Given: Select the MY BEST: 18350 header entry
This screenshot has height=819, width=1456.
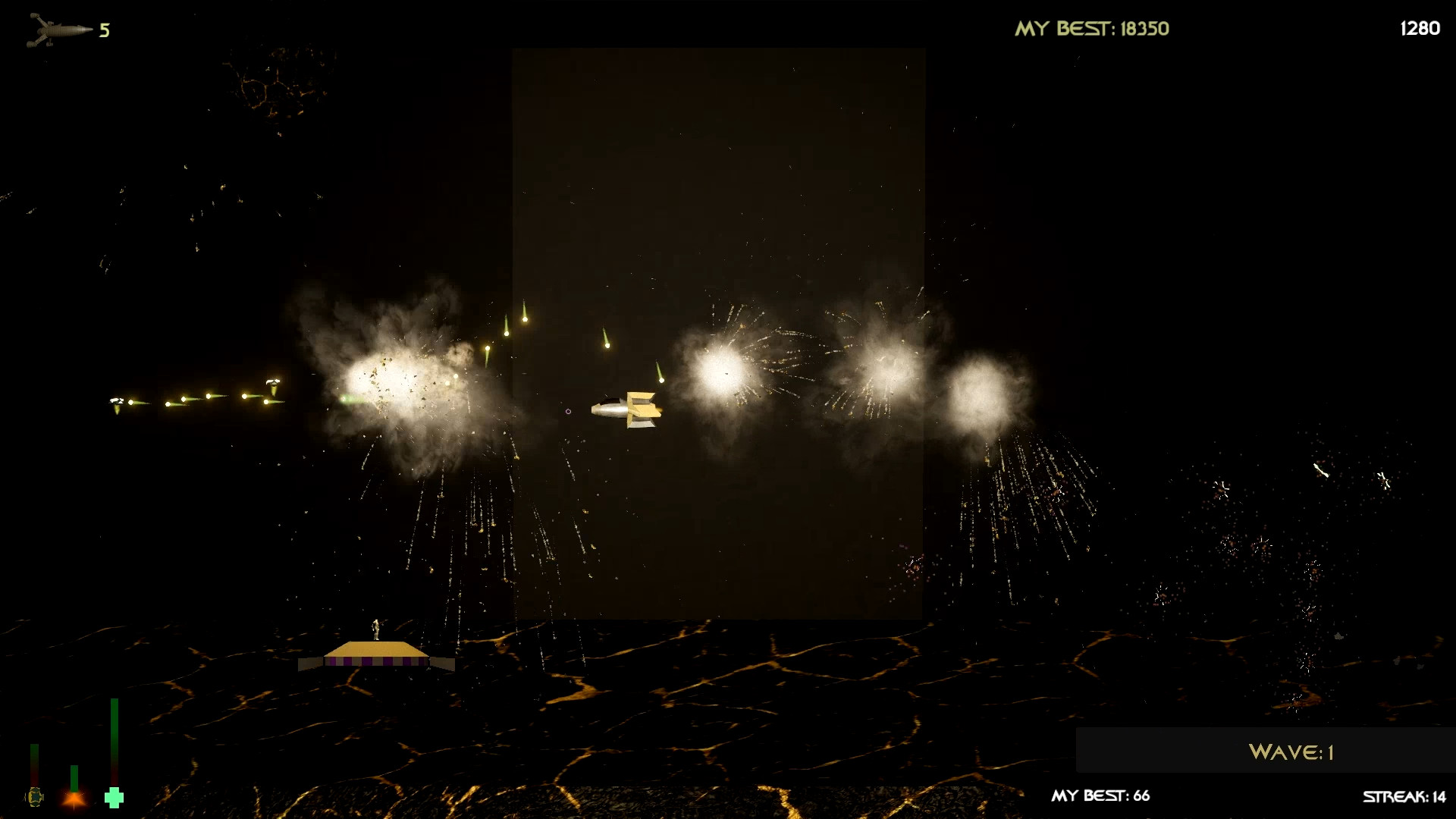Looking at the screenshot, I should (1092, 28).
